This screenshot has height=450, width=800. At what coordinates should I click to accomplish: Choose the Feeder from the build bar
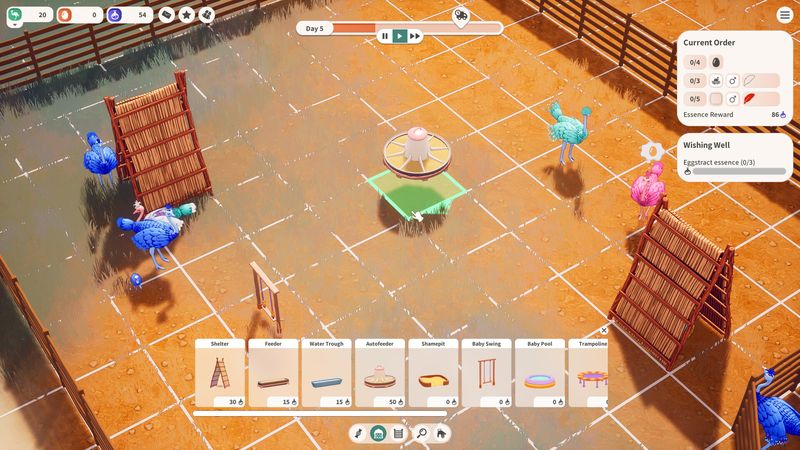point(273,373)
